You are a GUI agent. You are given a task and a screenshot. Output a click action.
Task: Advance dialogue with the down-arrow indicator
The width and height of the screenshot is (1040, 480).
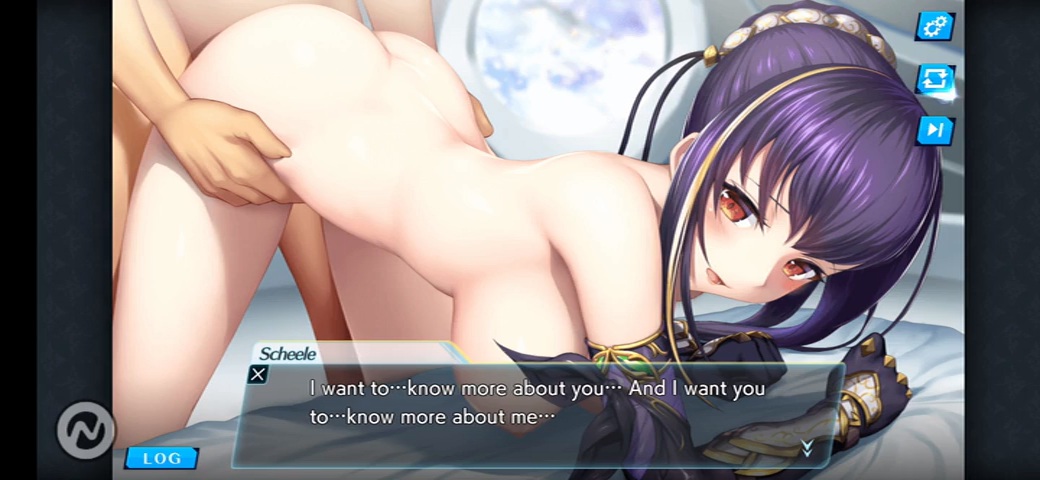[807, 449]
